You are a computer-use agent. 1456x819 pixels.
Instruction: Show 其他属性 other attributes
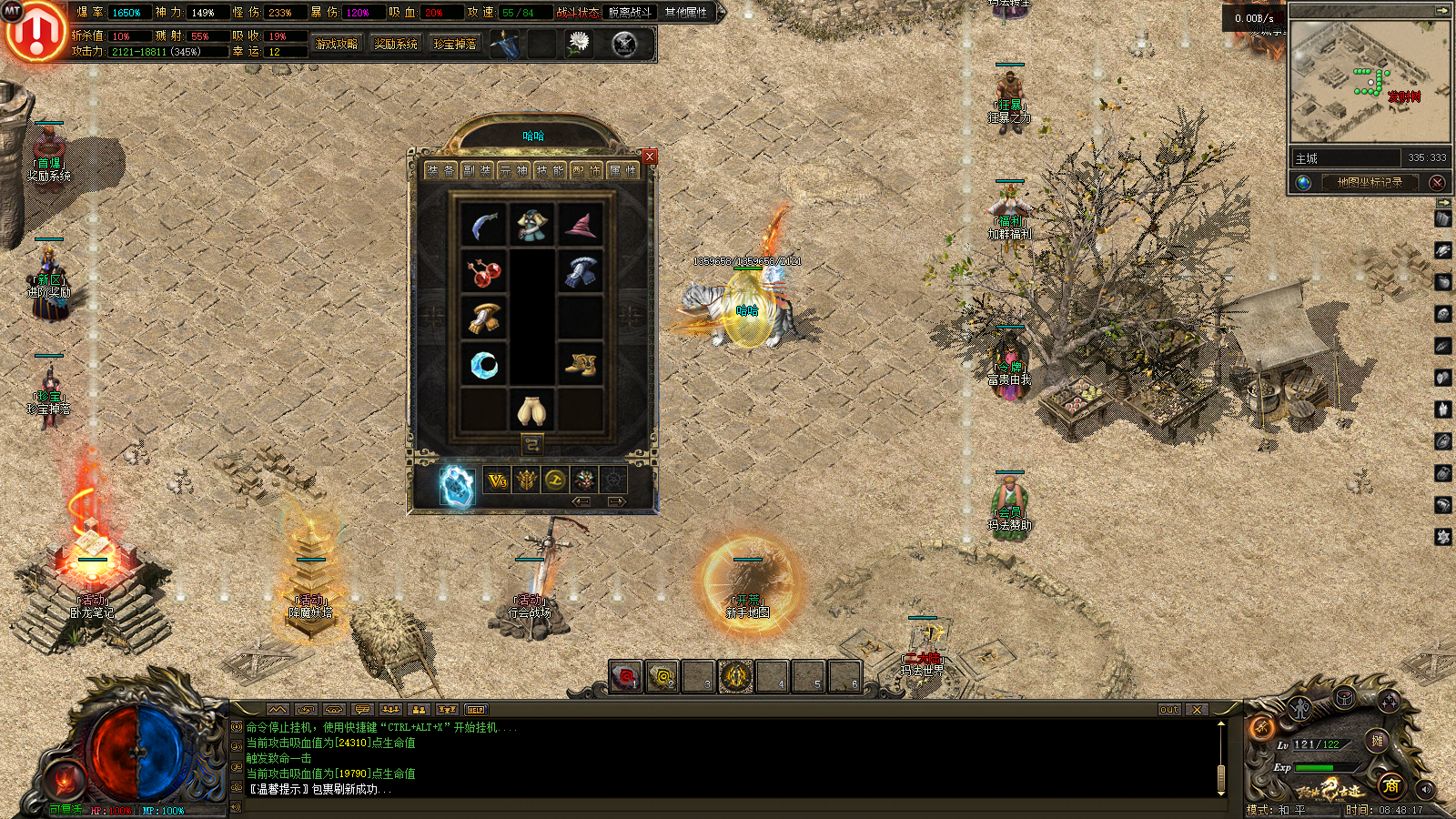[x=686, y=13]
